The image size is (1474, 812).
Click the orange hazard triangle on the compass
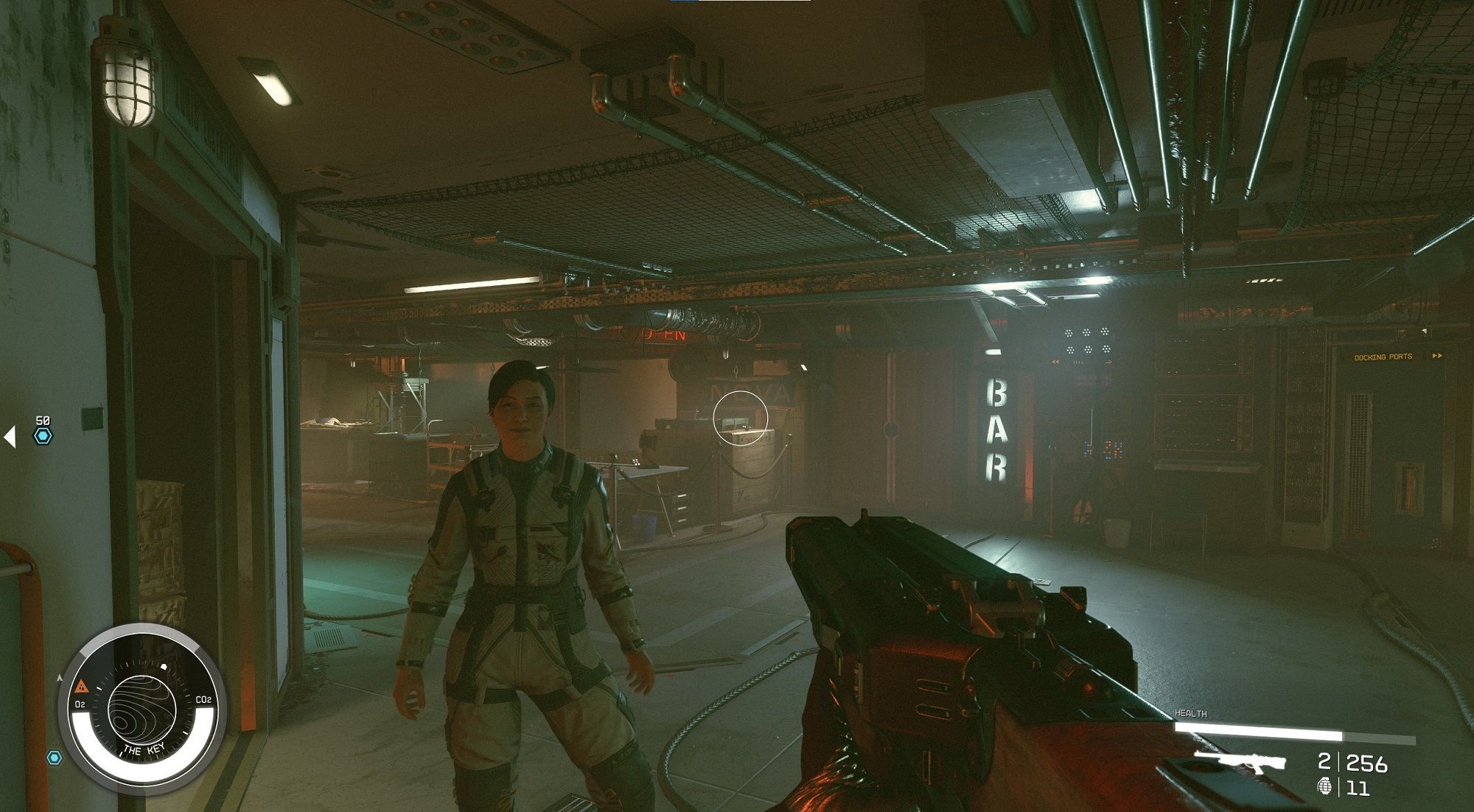pos(81,687)
